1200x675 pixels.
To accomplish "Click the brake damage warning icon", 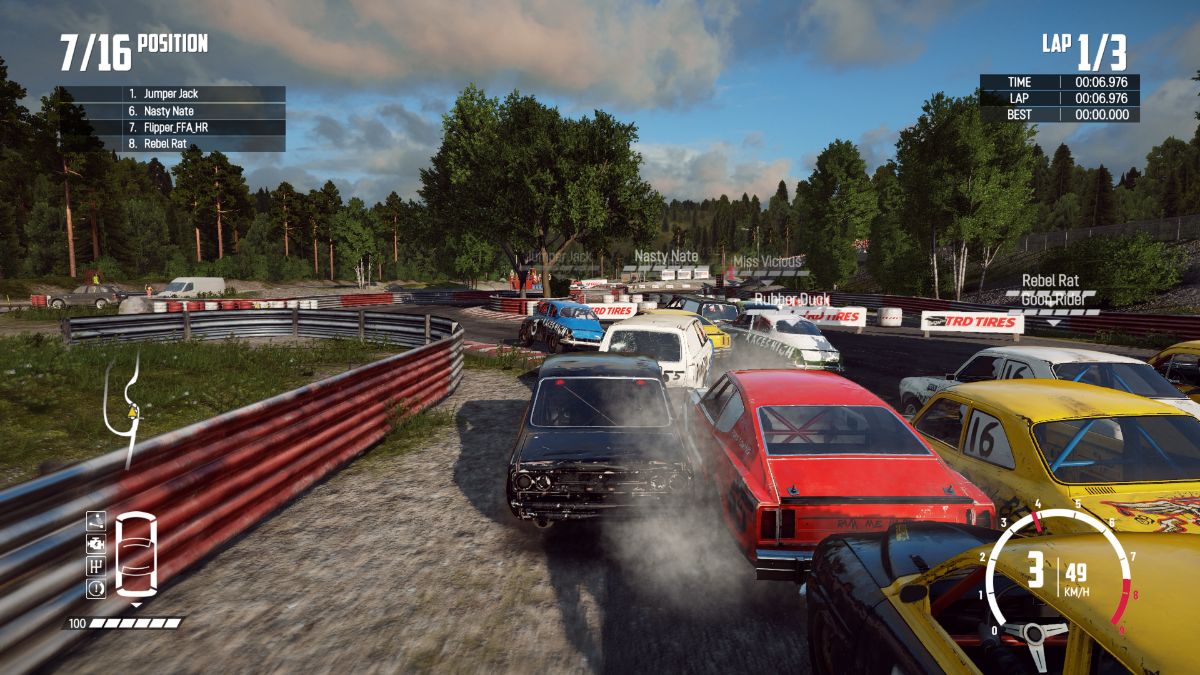I will pos(96,588).
